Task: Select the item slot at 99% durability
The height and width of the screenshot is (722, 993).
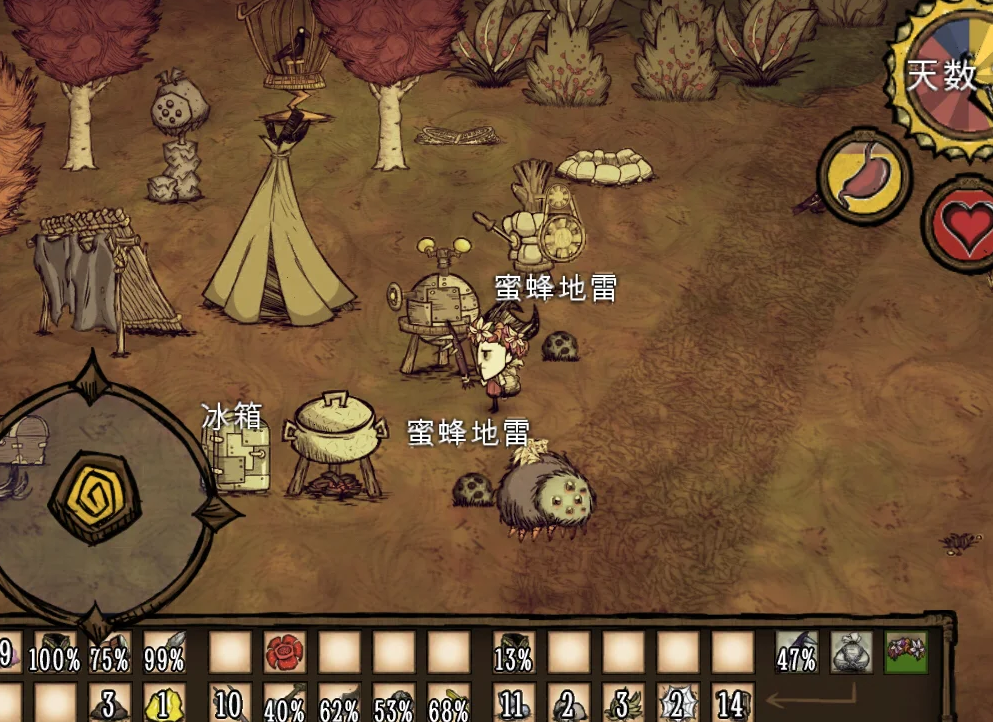Action: point(164,653)
